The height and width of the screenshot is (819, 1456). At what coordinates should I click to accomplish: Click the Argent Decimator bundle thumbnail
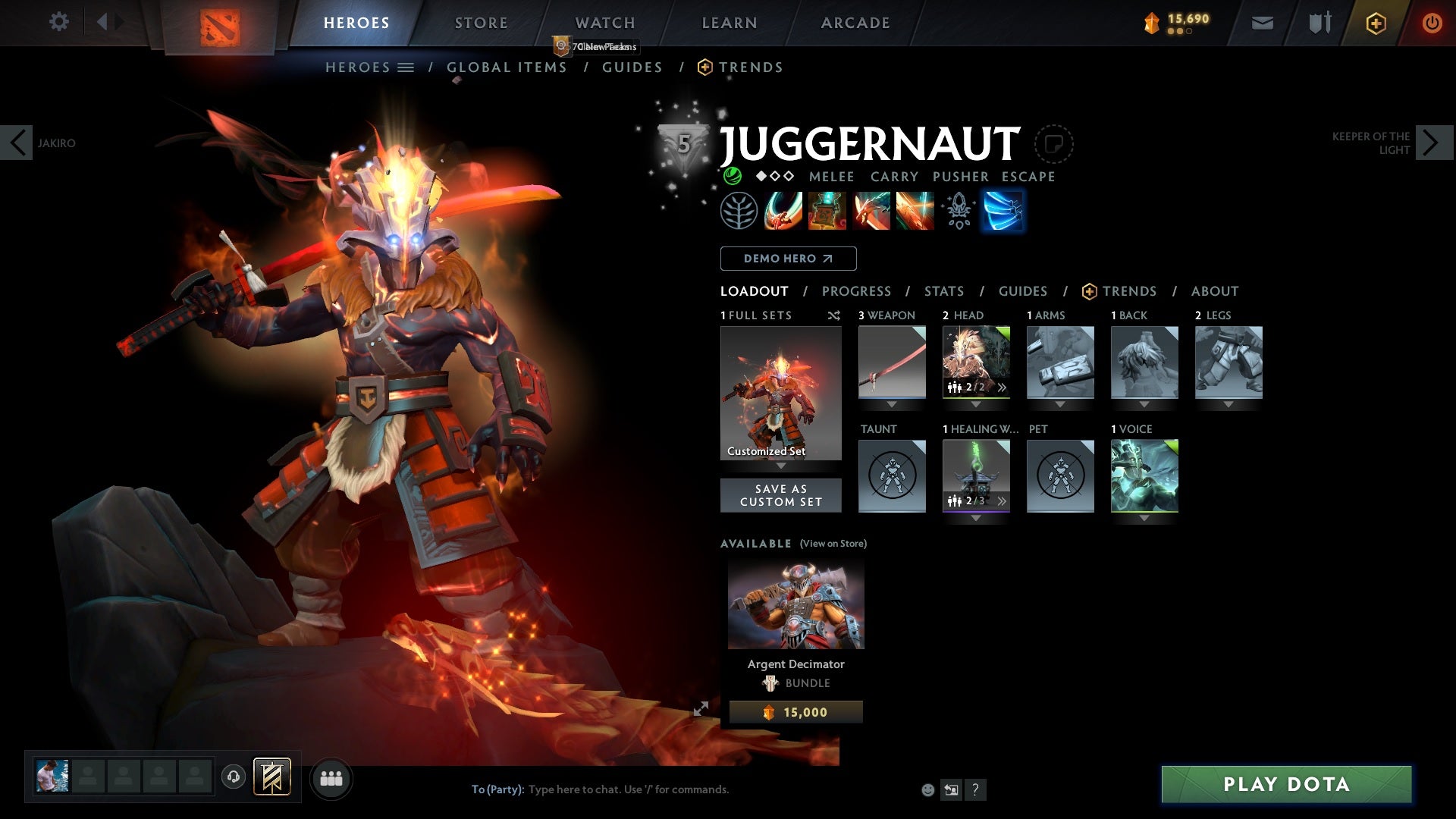tap(795, 604)
